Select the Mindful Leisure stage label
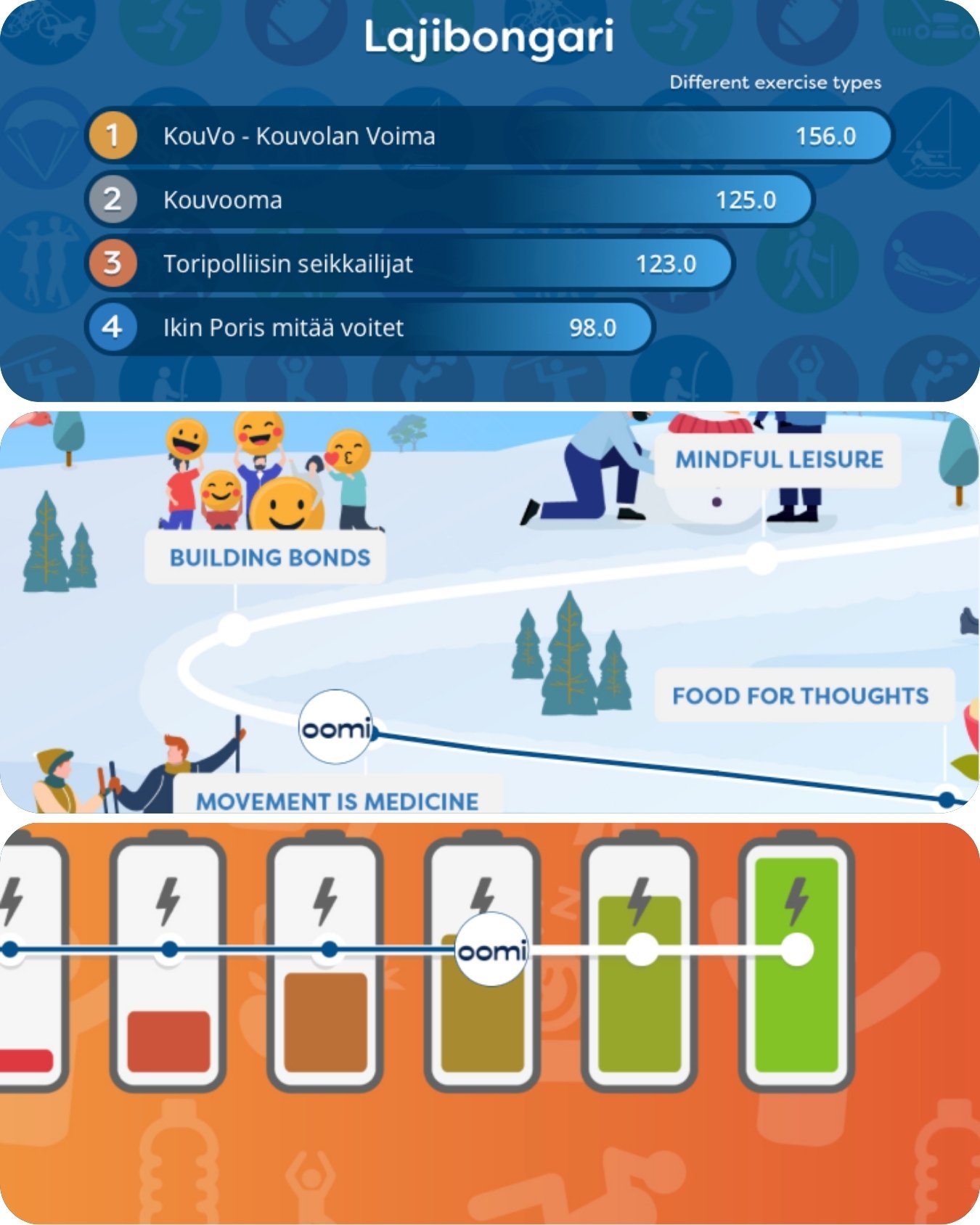This screenshot has width=980, height=1225. [x=779, y=459]
